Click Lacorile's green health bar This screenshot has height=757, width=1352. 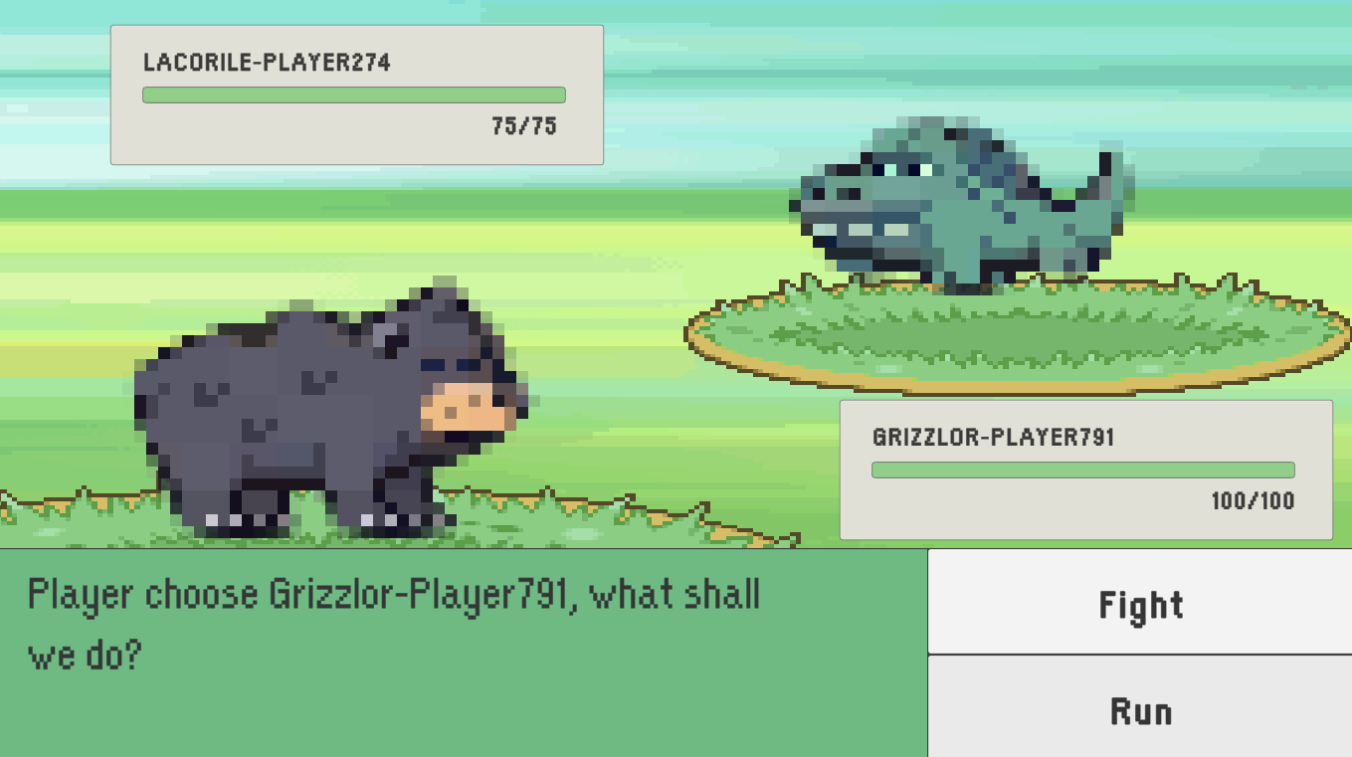353,93
